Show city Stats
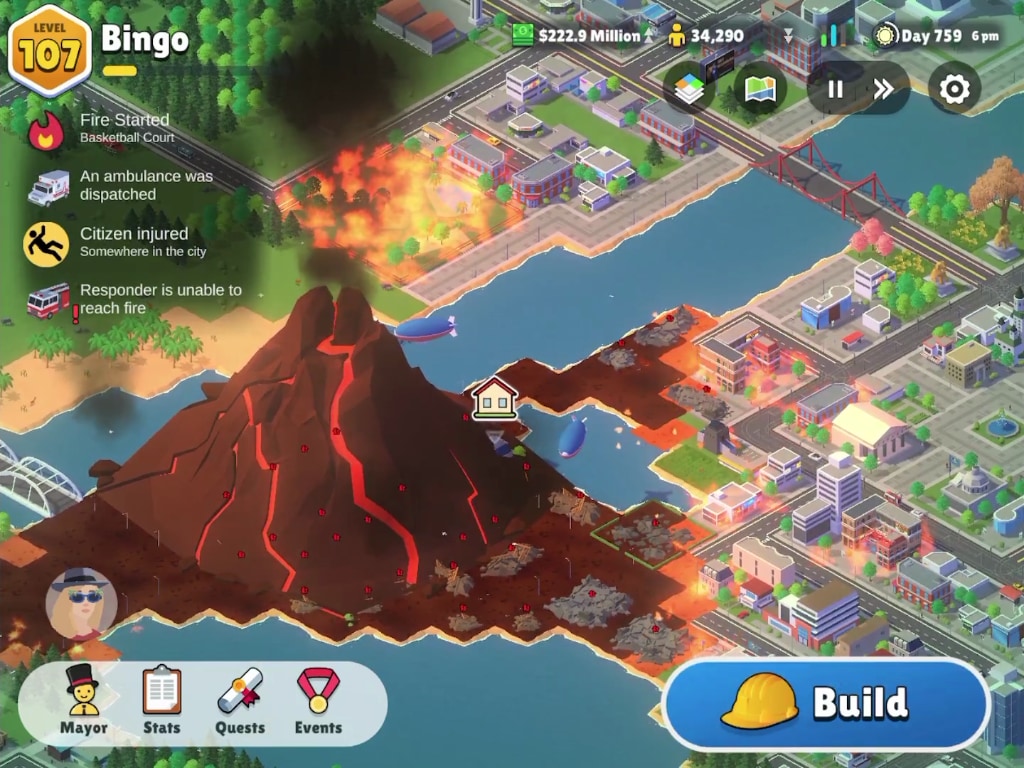 pos(161,701)
